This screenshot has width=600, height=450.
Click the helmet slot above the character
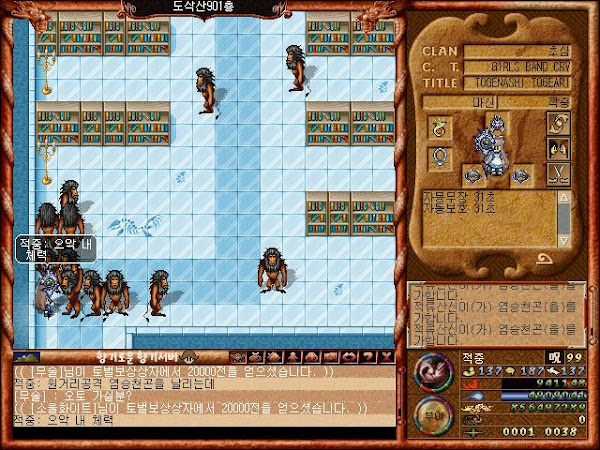[497, 123]
